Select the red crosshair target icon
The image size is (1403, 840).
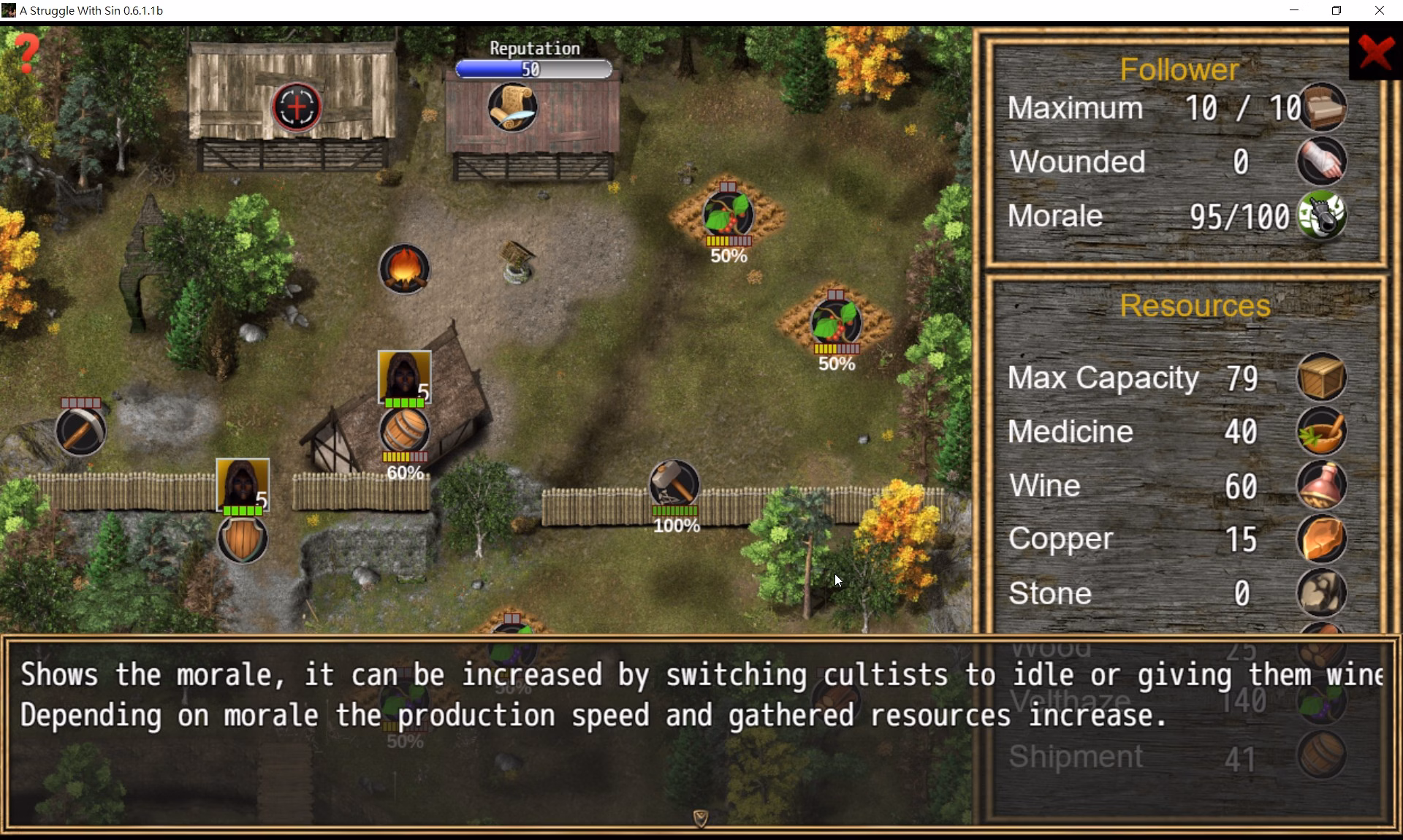click(x=297, y=107)
